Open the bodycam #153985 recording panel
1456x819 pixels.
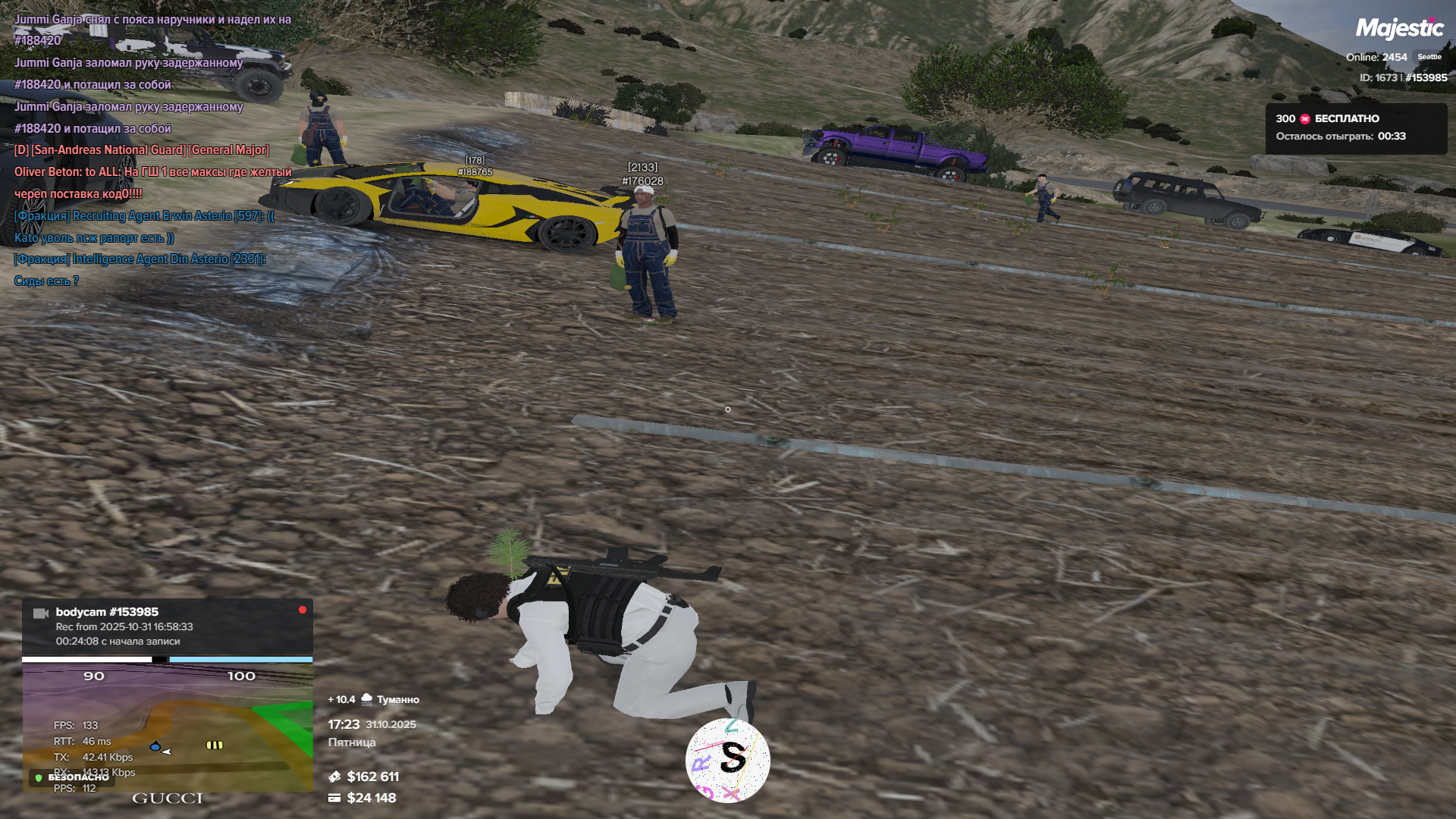(167, 626)
